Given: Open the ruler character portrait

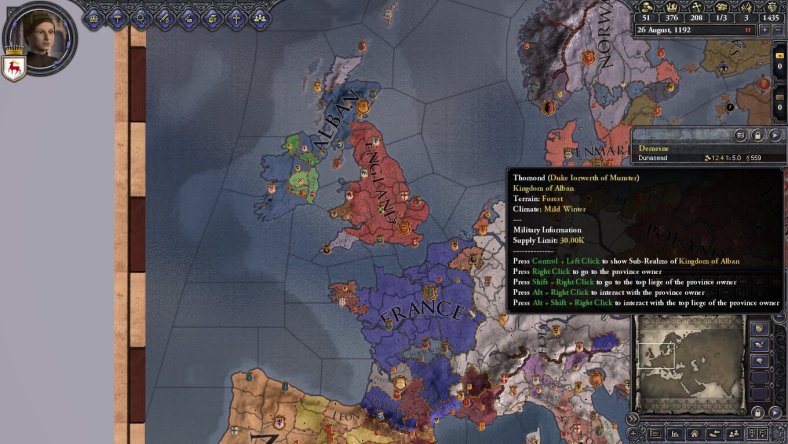Looking at the screenshot, I should click(x=41, y=36).
